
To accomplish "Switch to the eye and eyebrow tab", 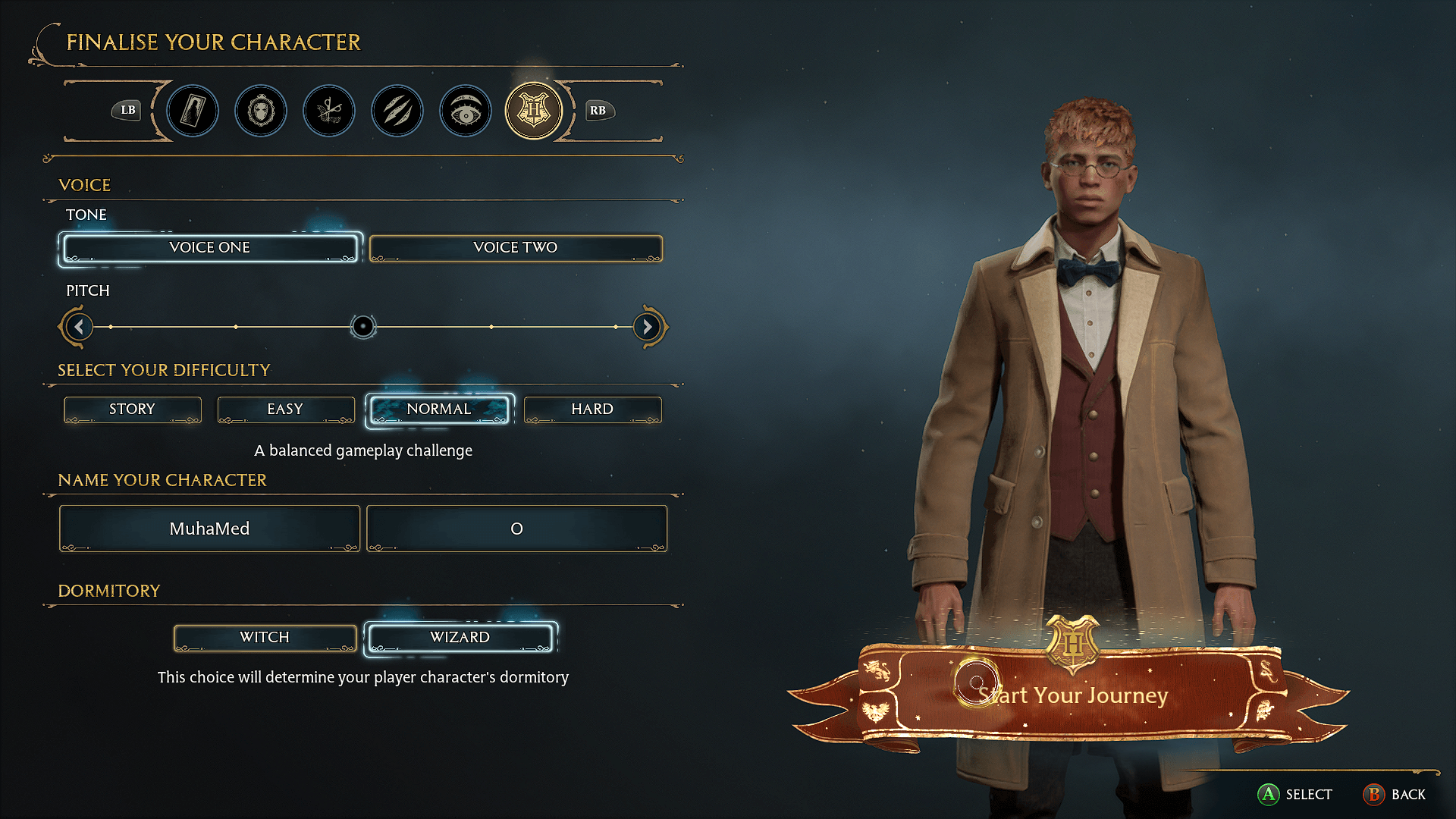I will 466,111.
